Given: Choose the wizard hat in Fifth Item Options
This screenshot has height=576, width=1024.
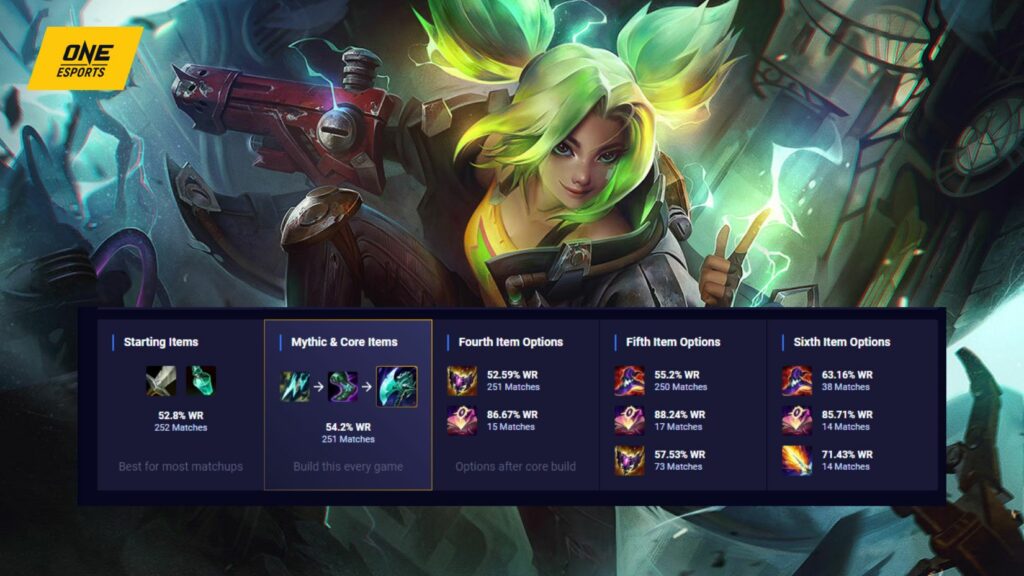Looking at the screenshot, I should [x=629, y=381].
